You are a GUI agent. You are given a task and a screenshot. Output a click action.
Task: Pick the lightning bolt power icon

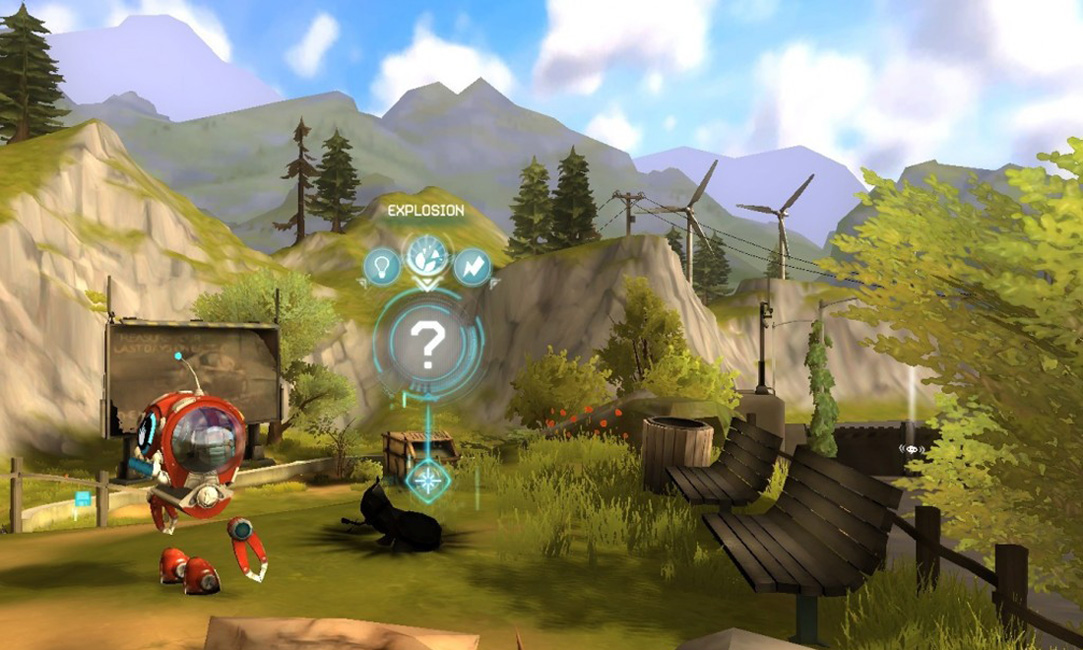[x=471, y=267]
